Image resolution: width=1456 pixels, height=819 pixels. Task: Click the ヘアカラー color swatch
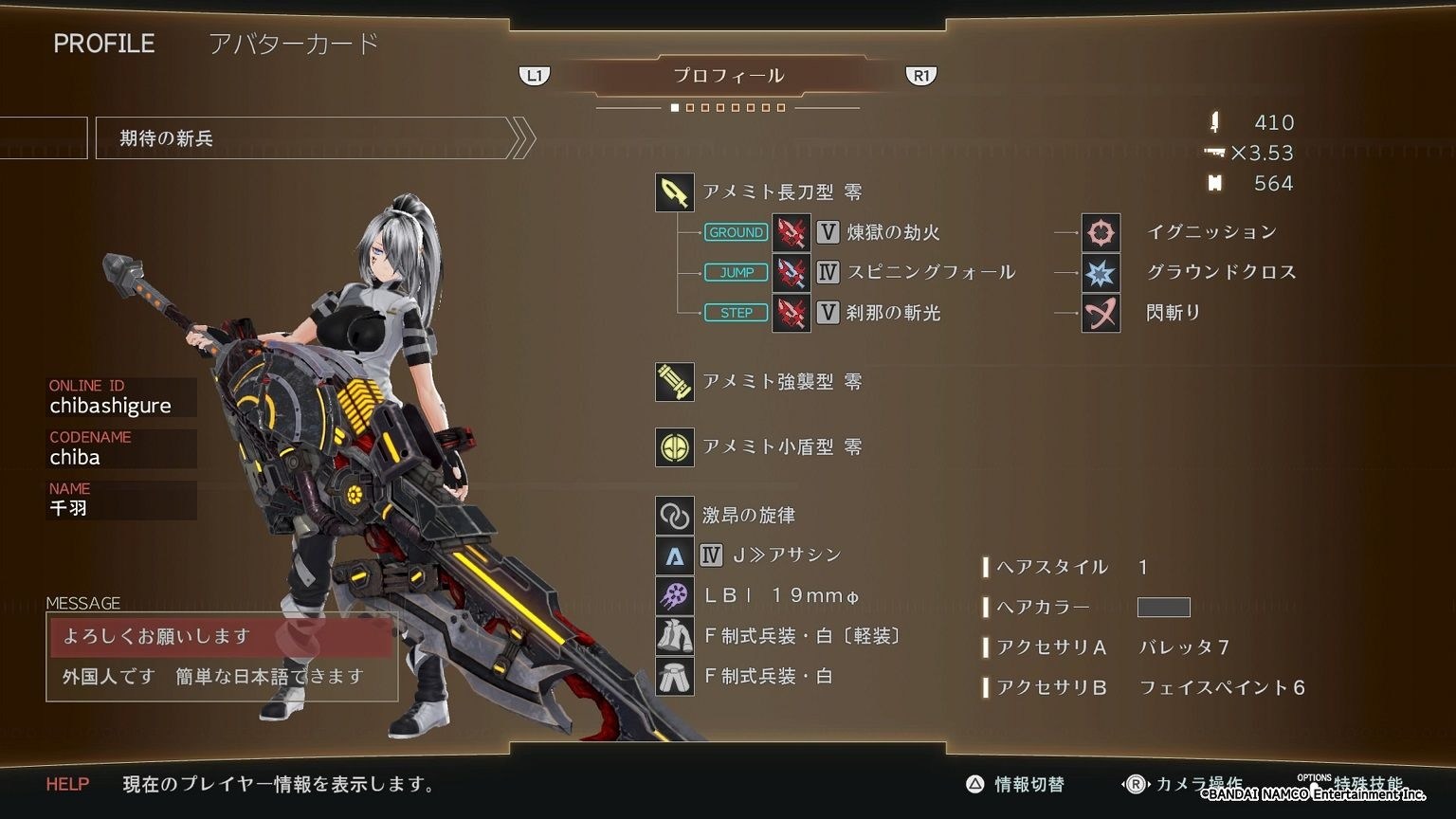click(x=1164, y=607)
